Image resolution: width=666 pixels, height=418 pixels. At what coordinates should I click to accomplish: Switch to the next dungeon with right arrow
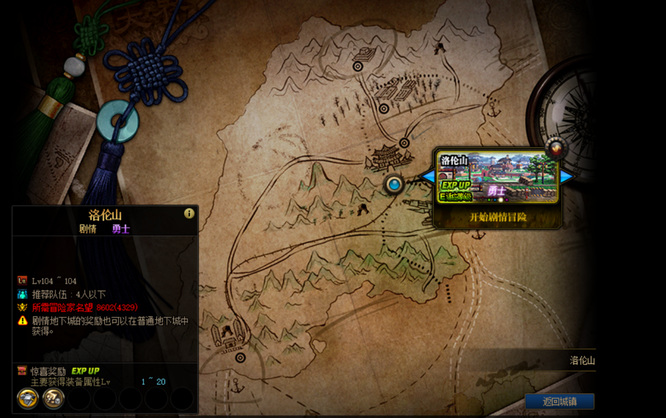click(x=567, y=177)
